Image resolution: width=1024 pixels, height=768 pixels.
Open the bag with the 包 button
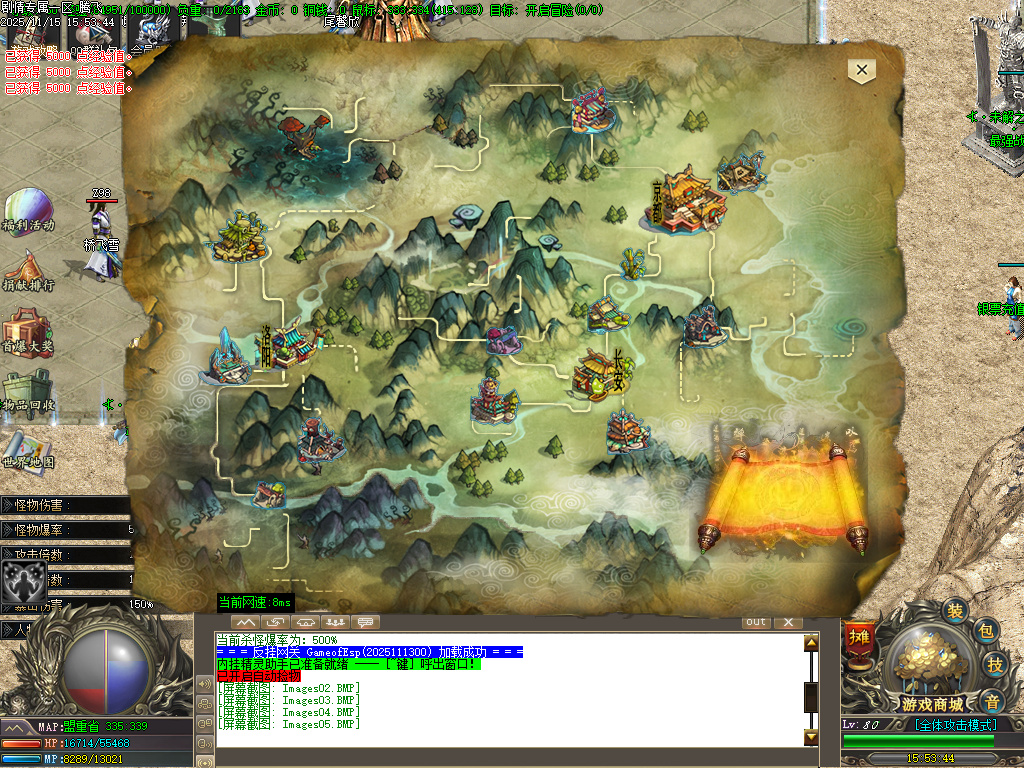point(986,631)
